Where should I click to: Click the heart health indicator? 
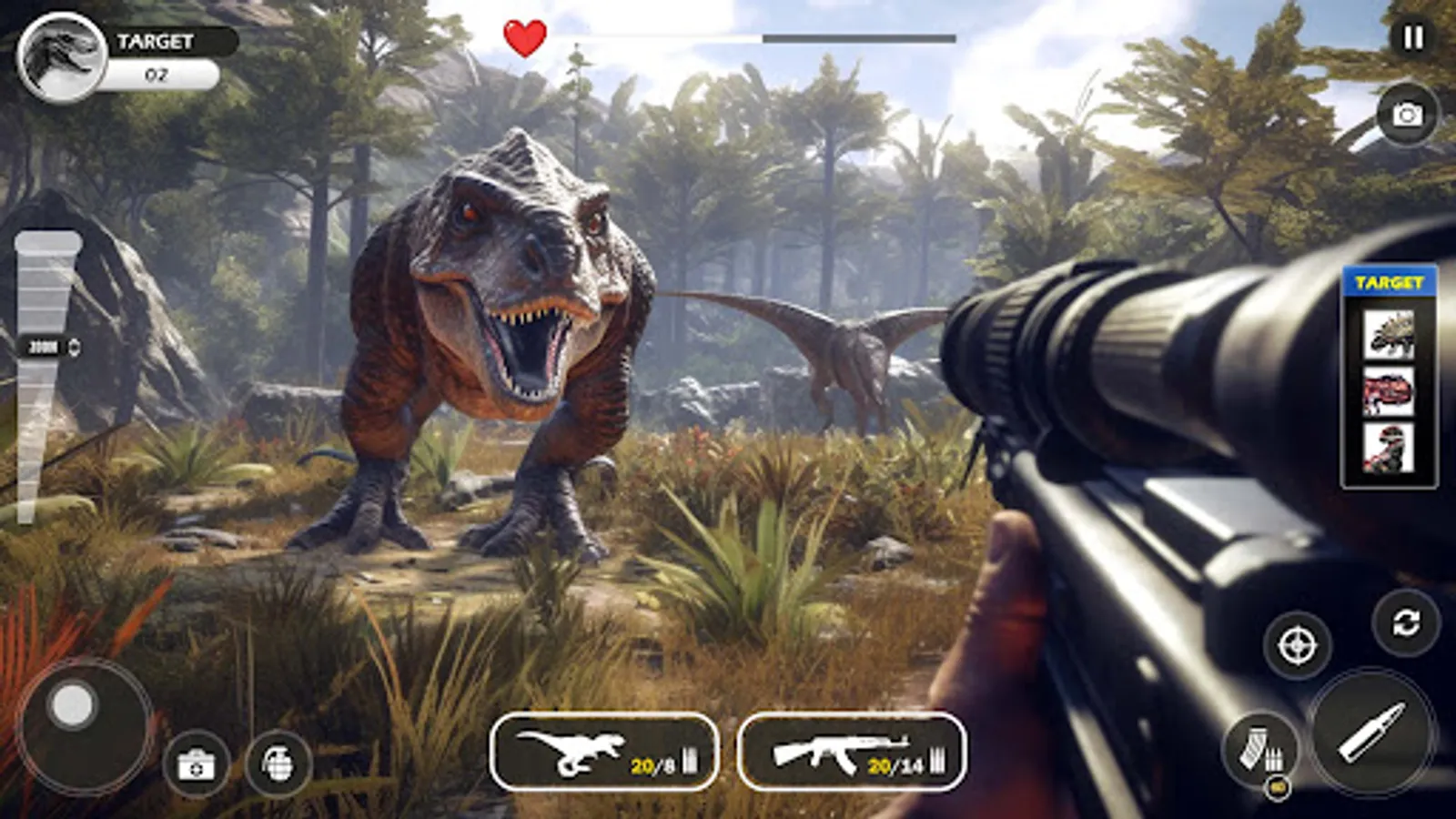click(523, 38)
